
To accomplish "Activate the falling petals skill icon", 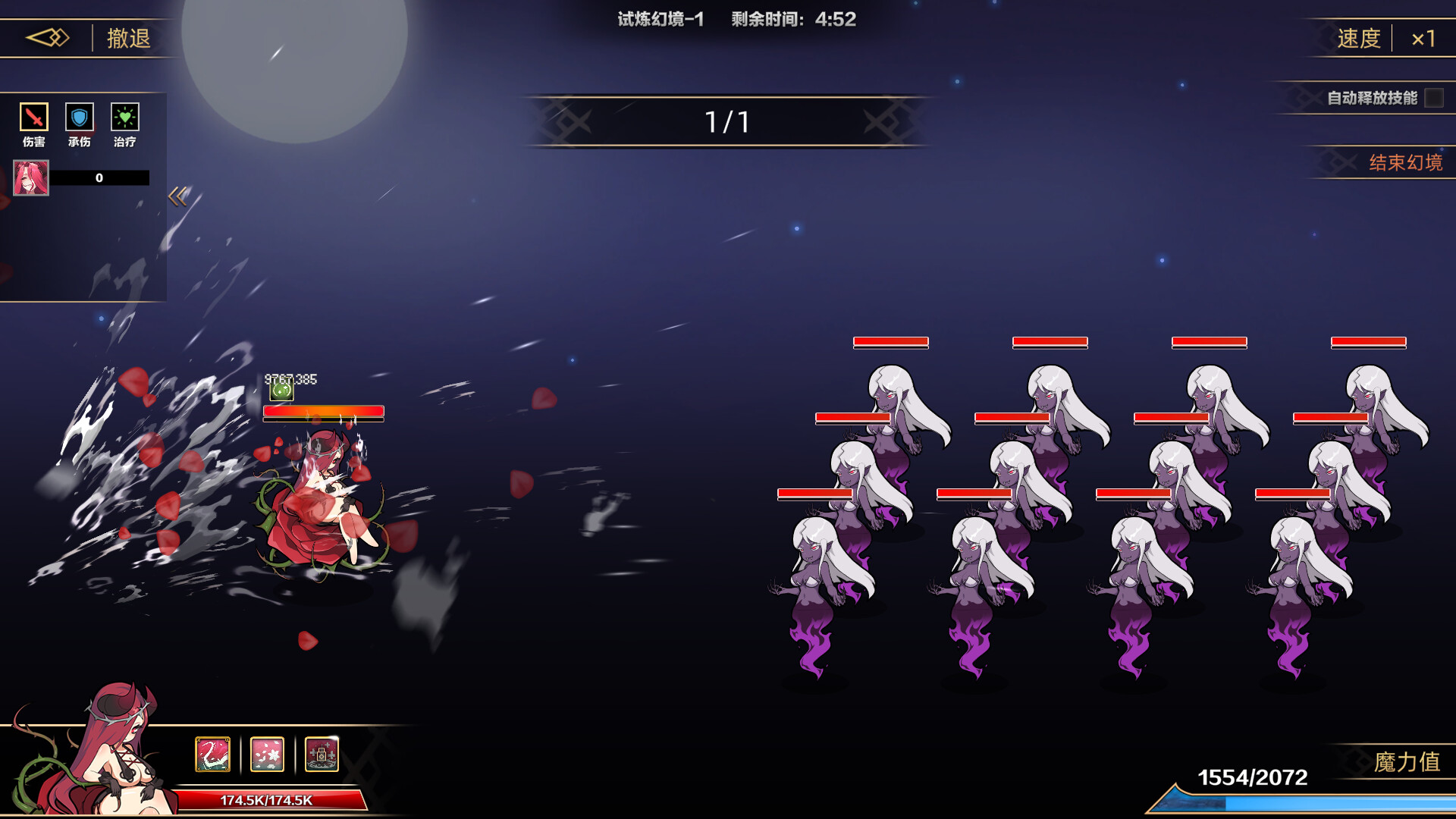I will 266,753.
